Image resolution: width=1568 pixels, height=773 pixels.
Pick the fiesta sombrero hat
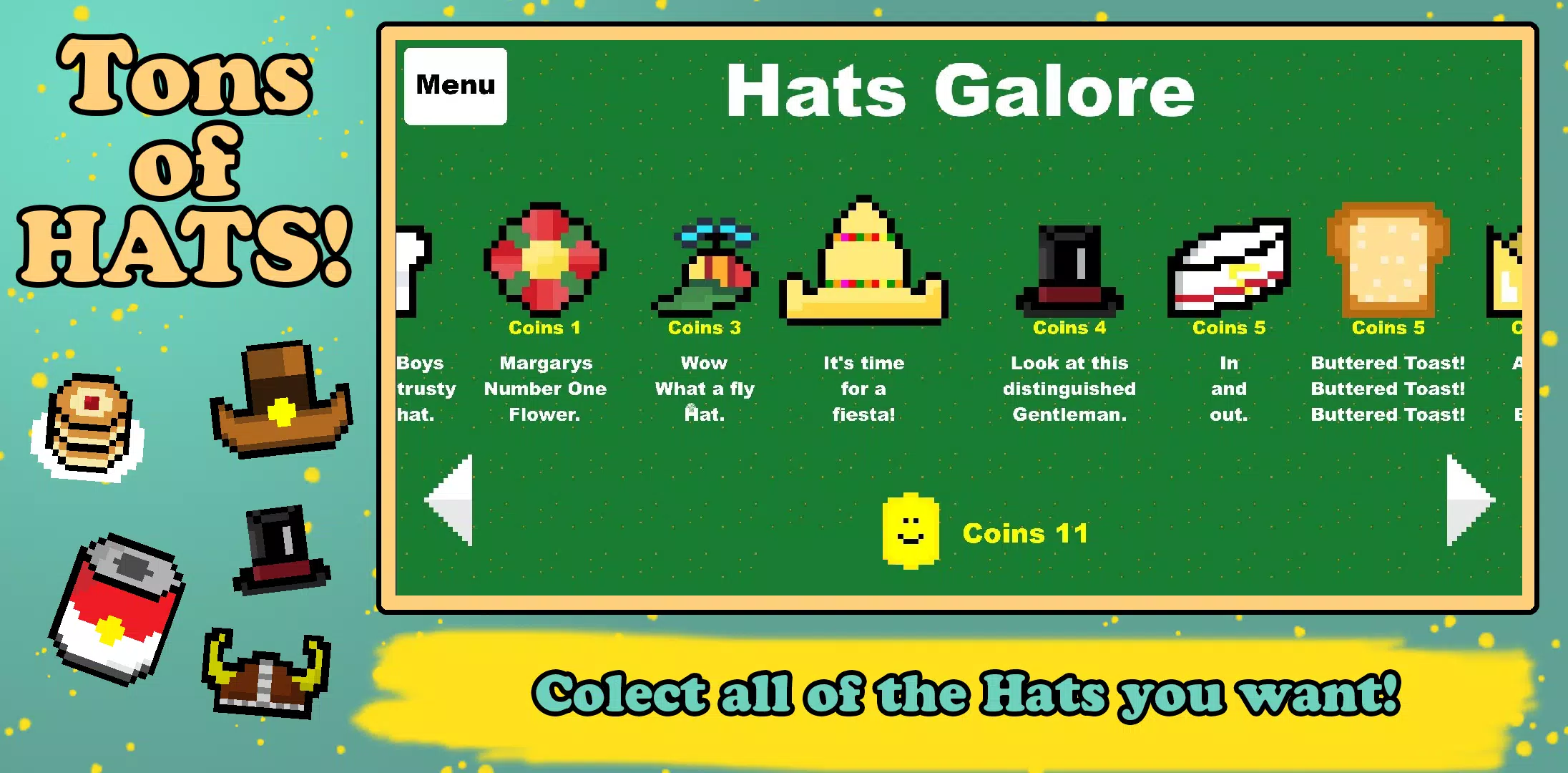(x=863, y=258)
